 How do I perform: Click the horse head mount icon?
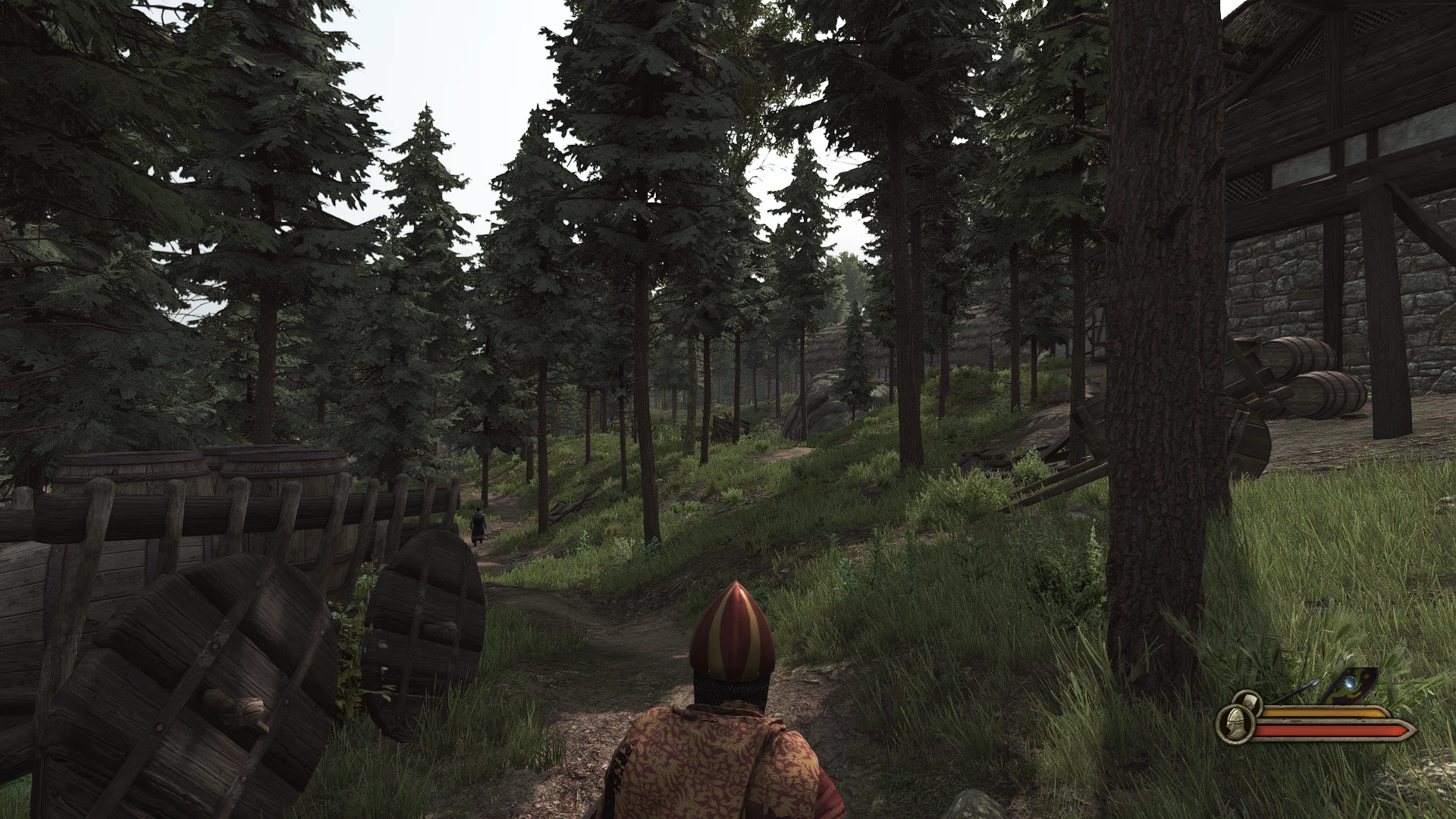coord(1250,702)
